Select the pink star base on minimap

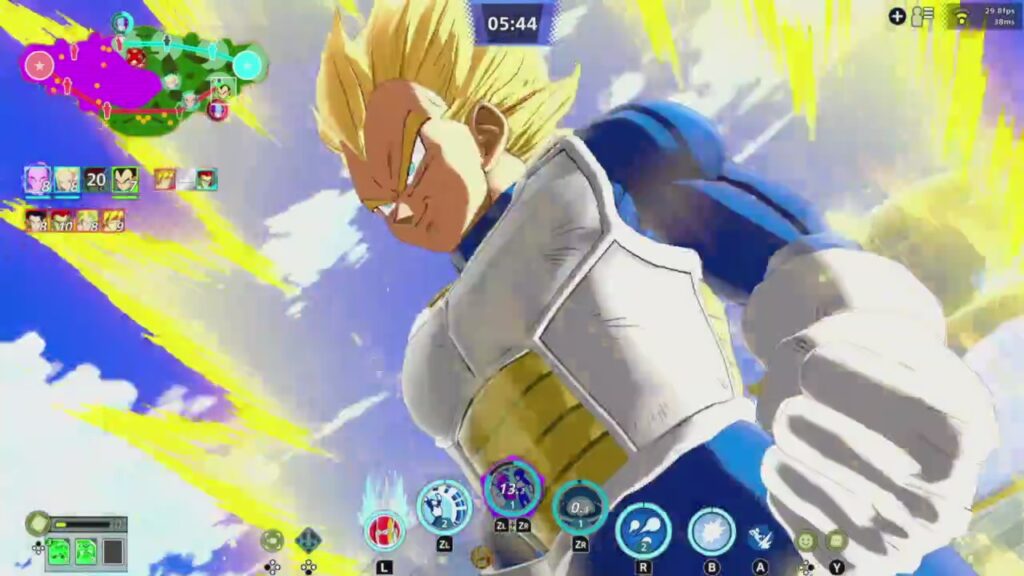[x=38, y=66]
